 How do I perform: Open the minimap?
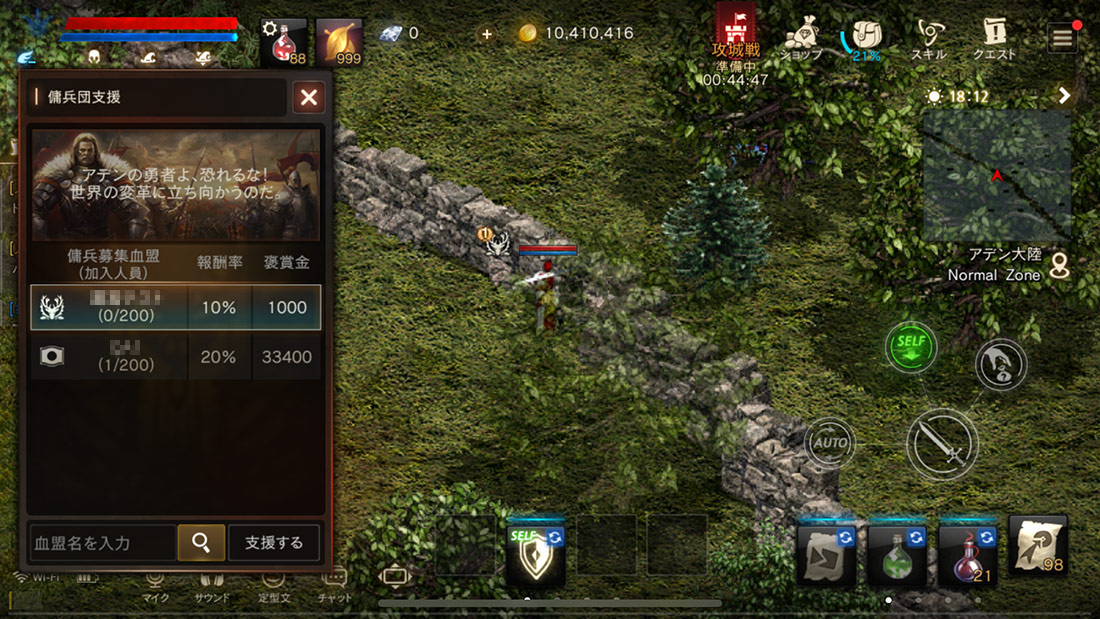(996, 176)
